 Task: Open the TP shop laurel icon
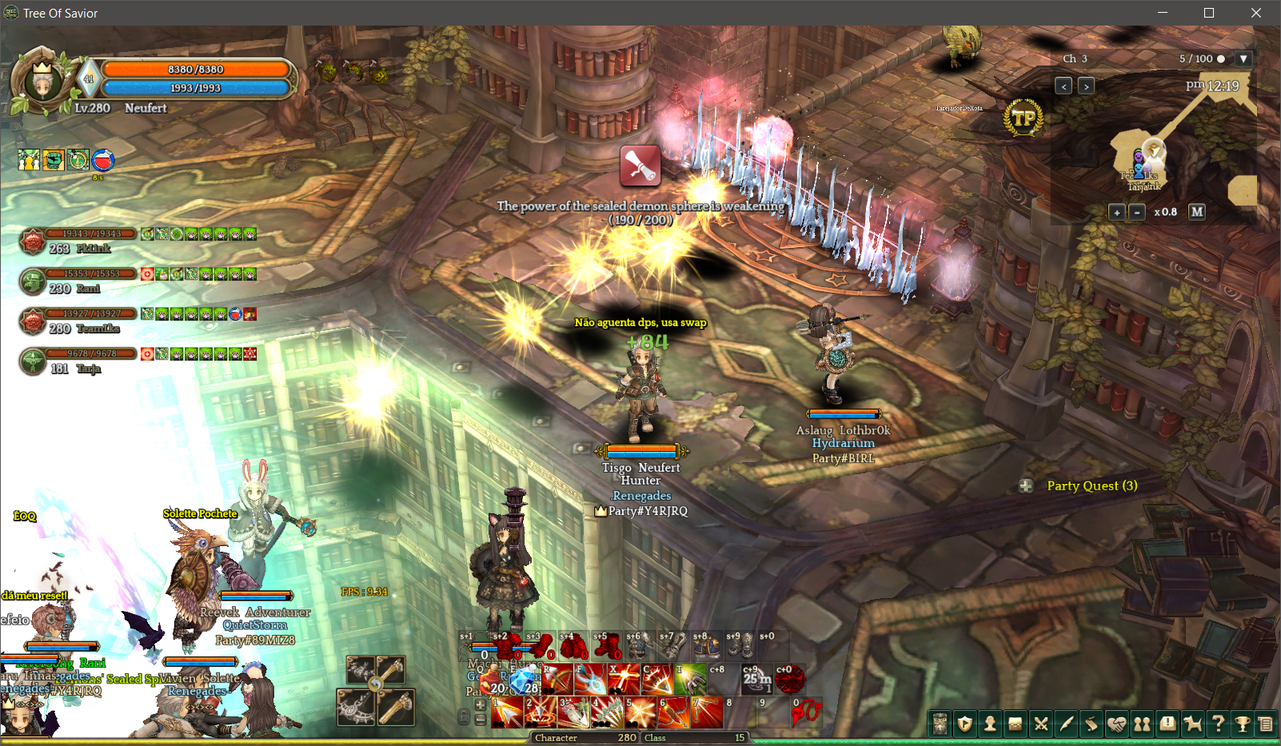1023,118
